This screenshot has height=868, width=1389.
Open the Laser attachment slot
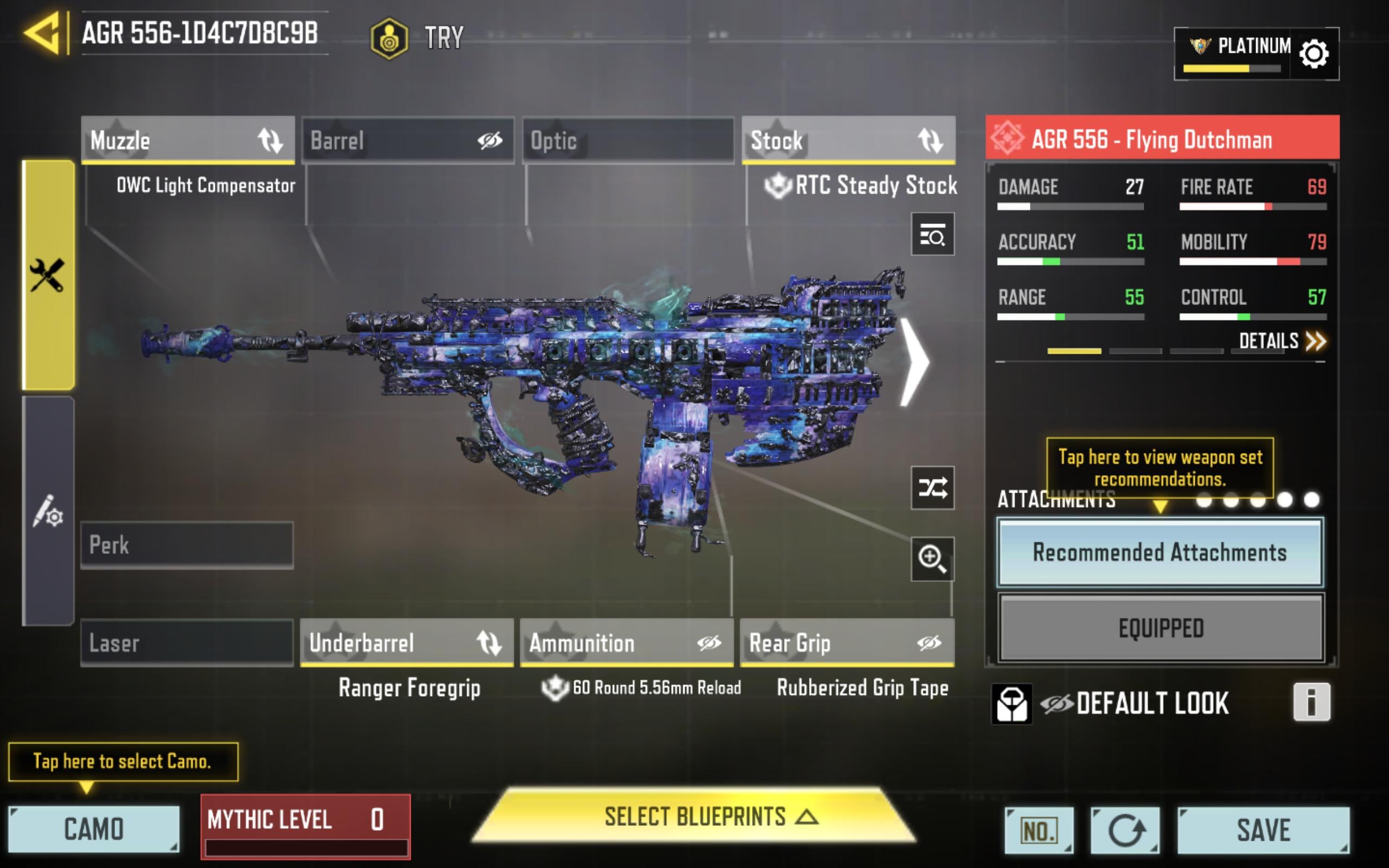(x=187, y=643)
